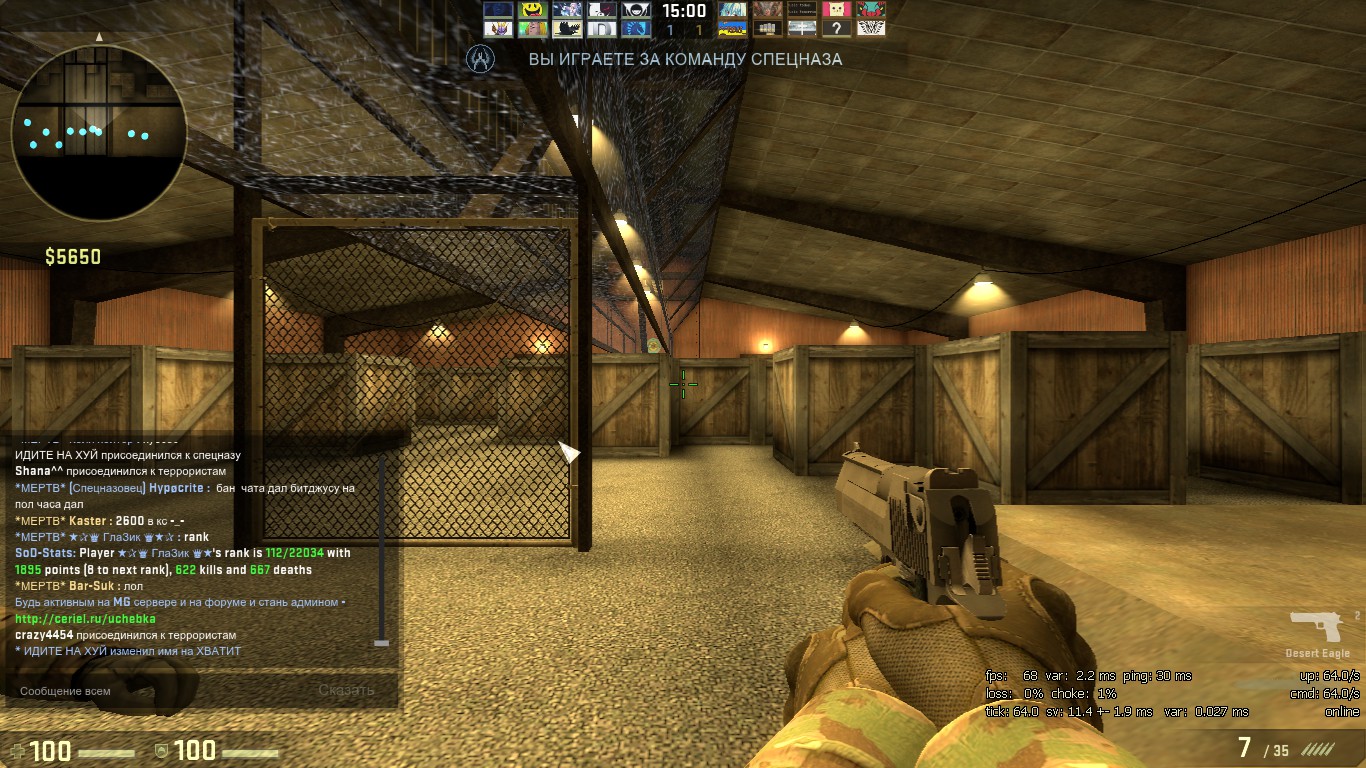Viewport: 1366px width, 768px height.
Task: Pick the purple dragon player avatar
Action: coord(497,29)
